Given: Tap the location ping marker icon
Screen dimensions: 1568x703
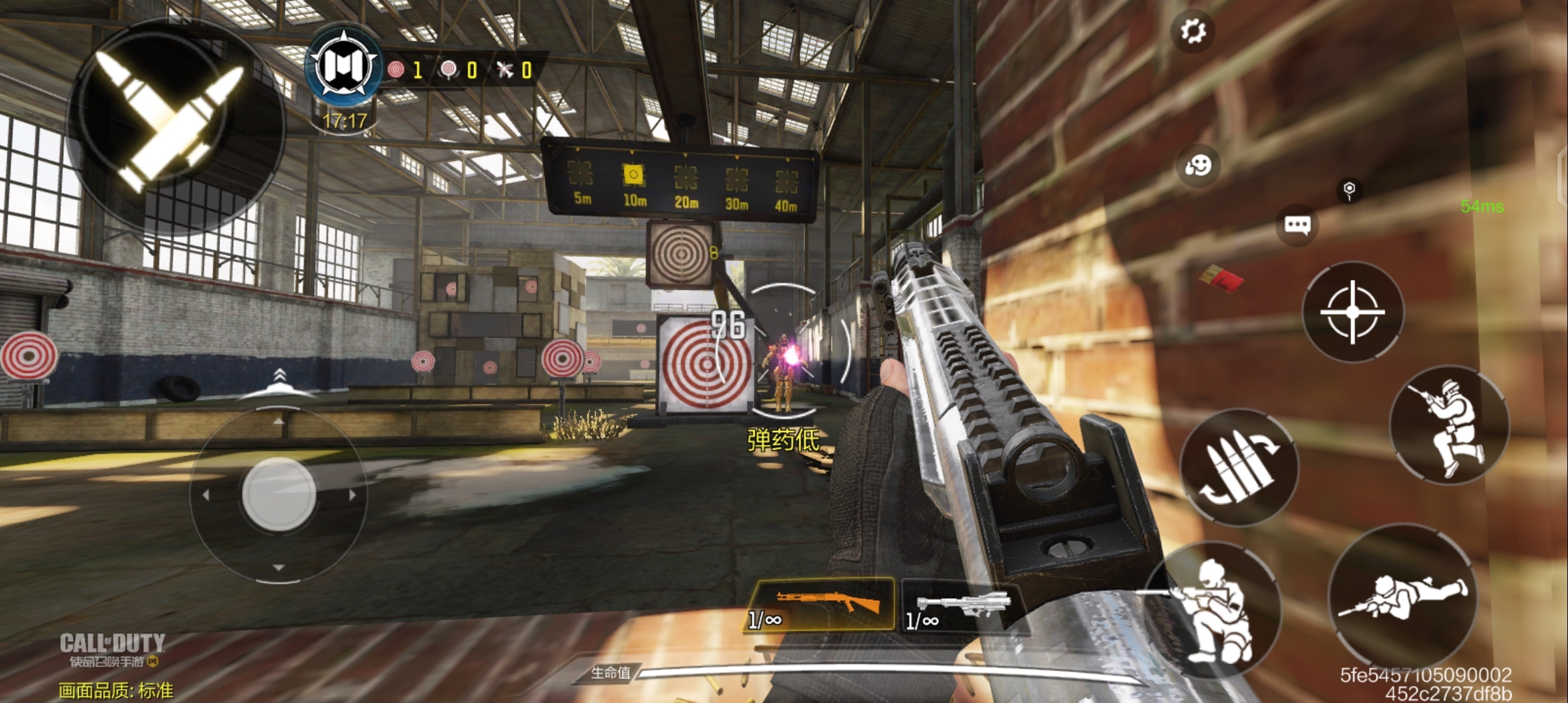Looking at the screenshot, I should [x=1349, y=190].
